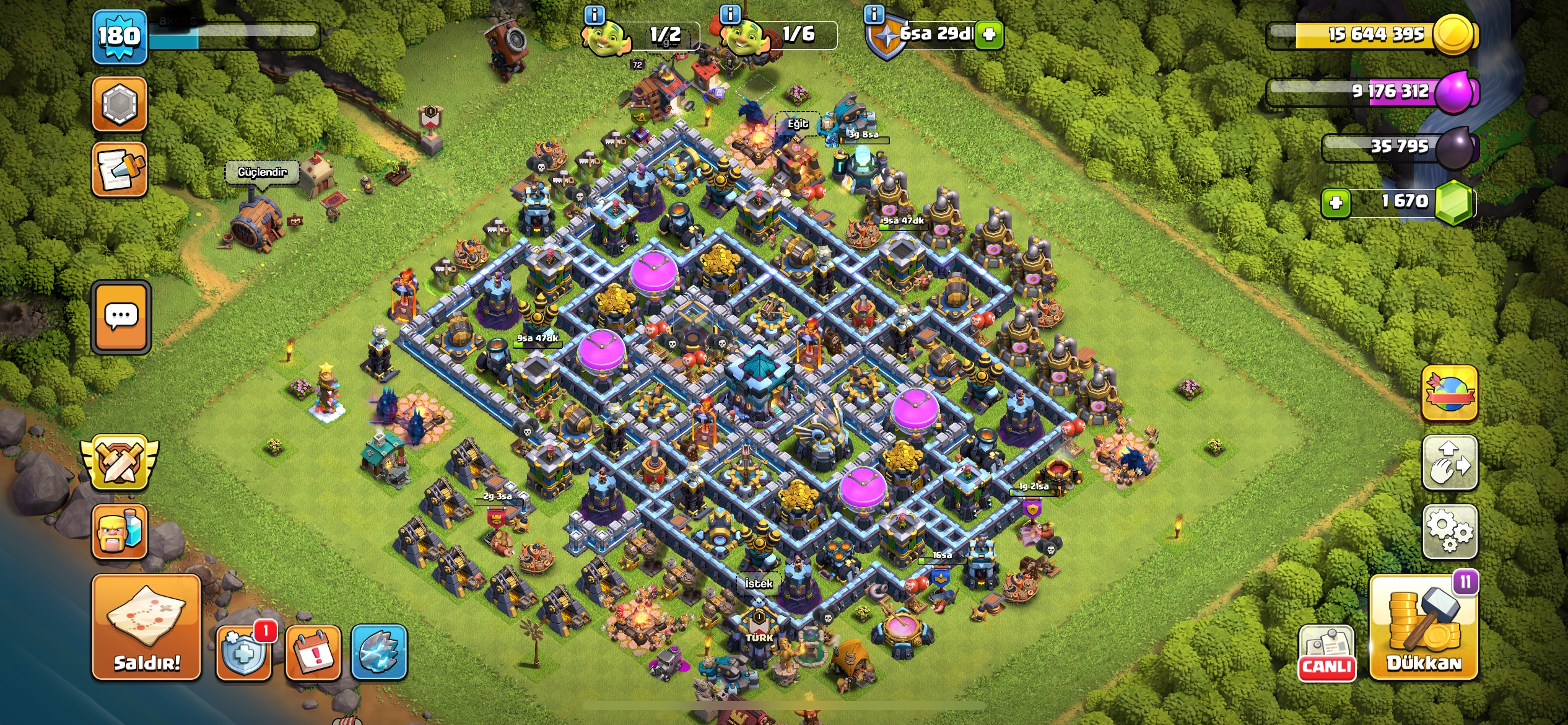1568x725 pixels.
Task: Open the grey hexagon badge button
Action: 120,104
